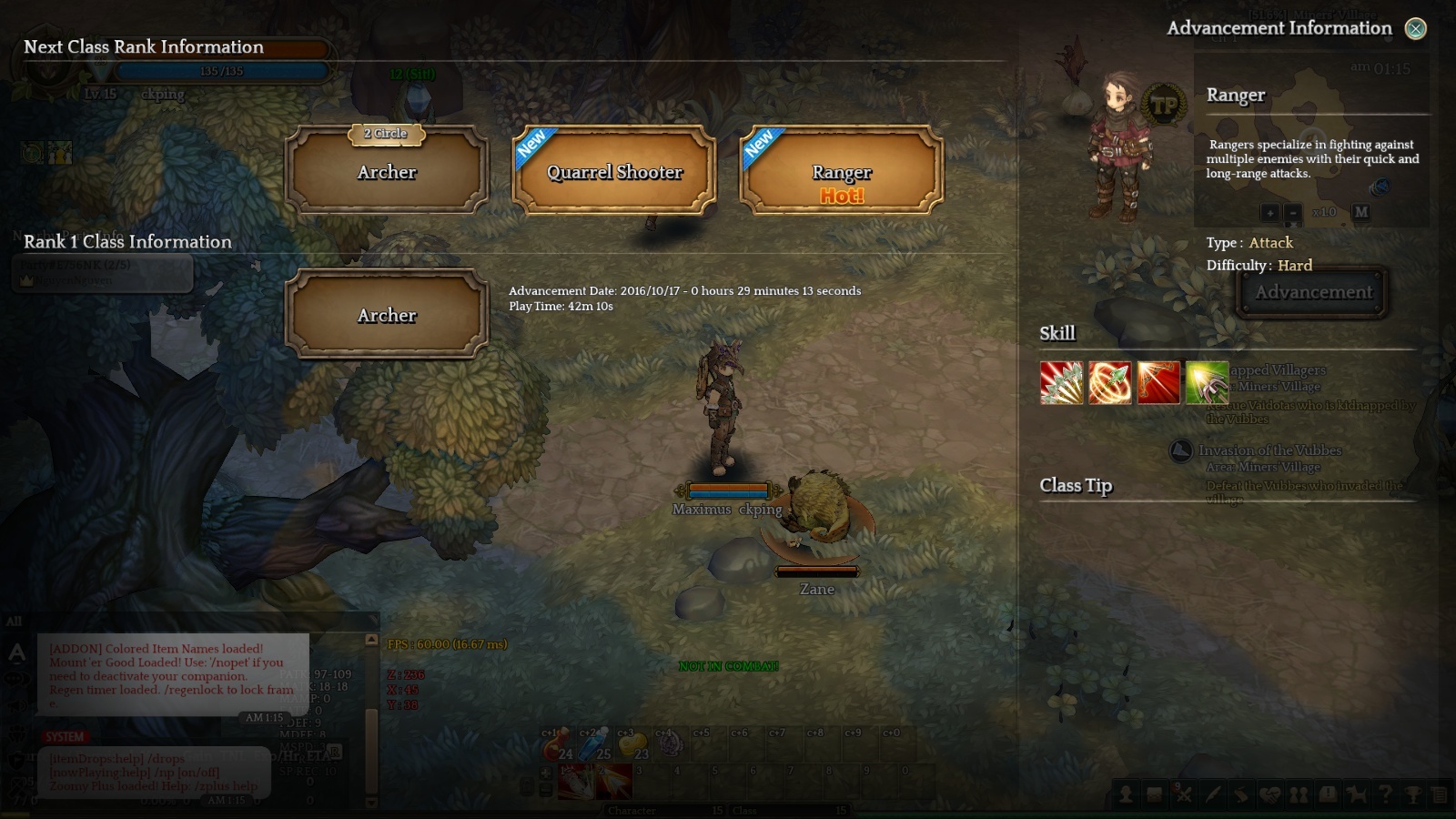Select the Rank 1 Archer class tile
This screenshot has height=819, width=1456.
pos(387,315)
